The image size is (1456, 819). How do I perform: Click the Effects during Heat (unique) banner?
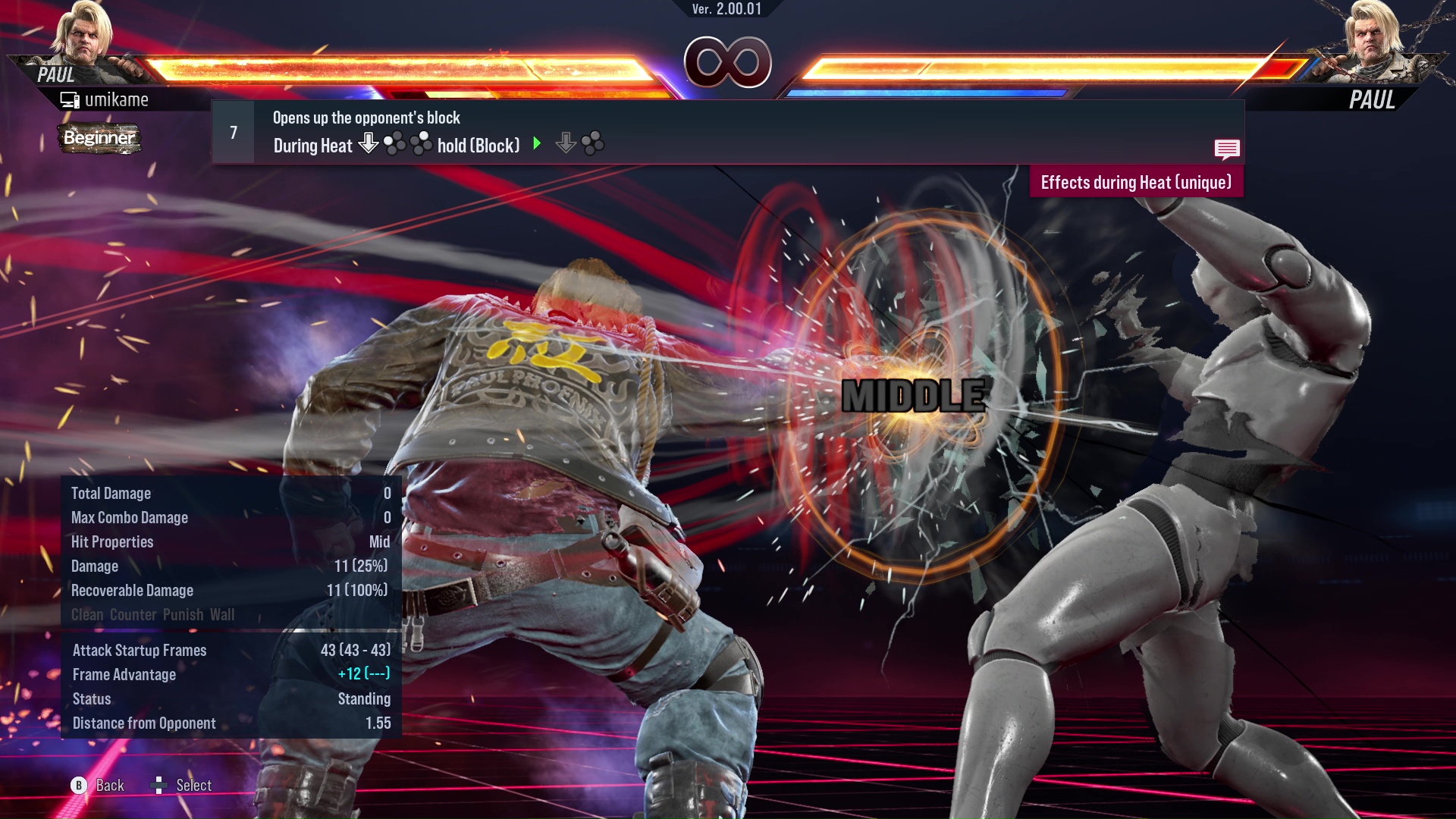click(1136, 182)
